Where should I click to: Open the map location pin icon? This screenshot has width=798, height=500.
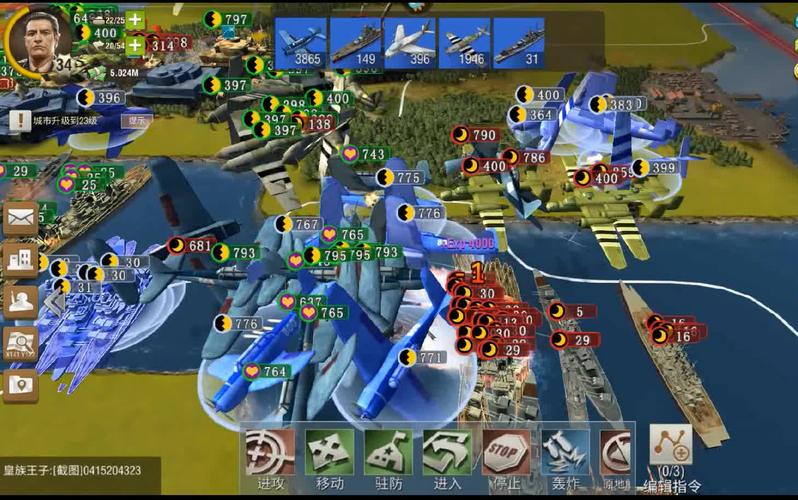(20, 385)
